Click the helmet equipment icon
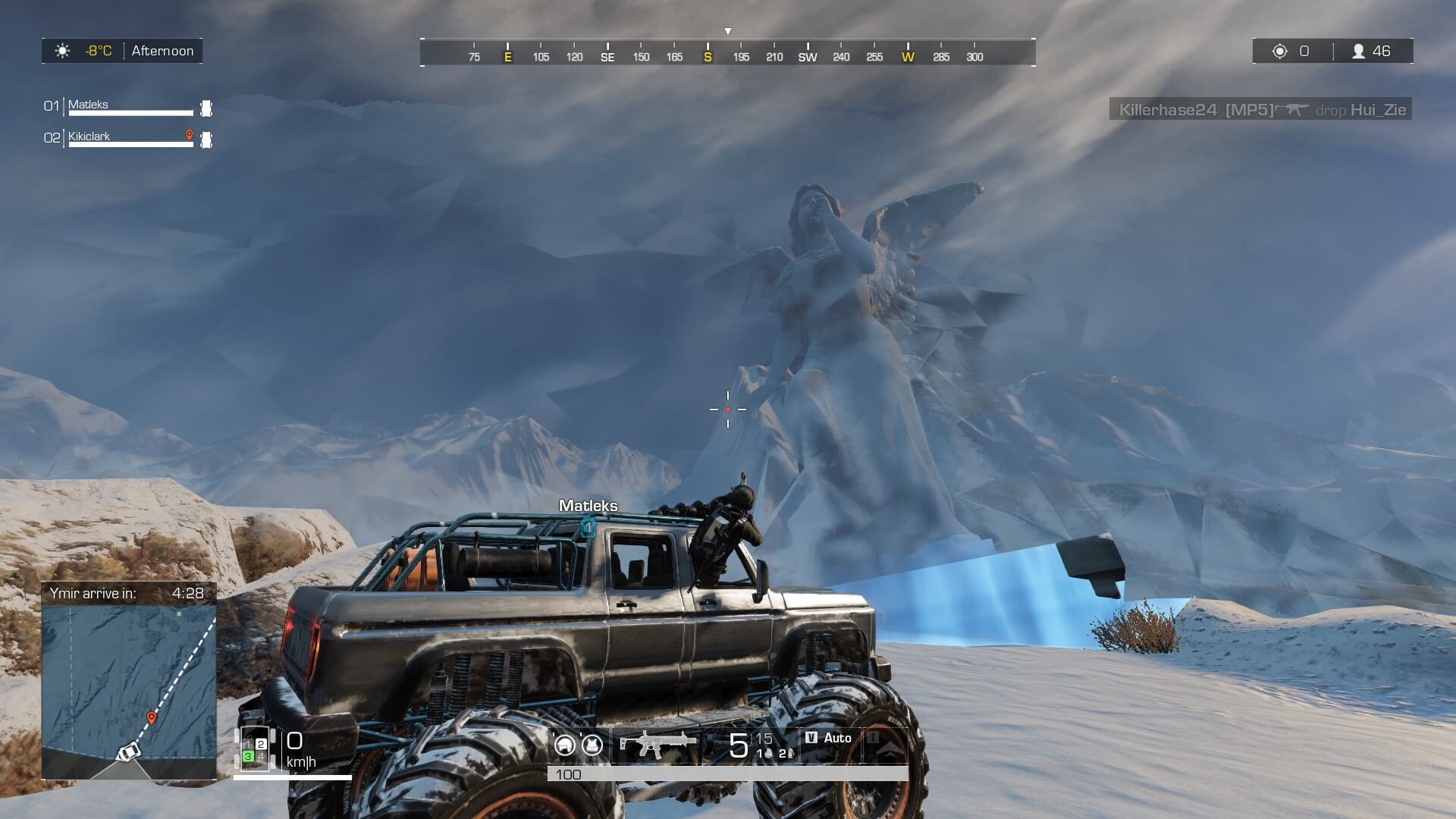Viewport: 1456px width, 819px height. (565, 745)
